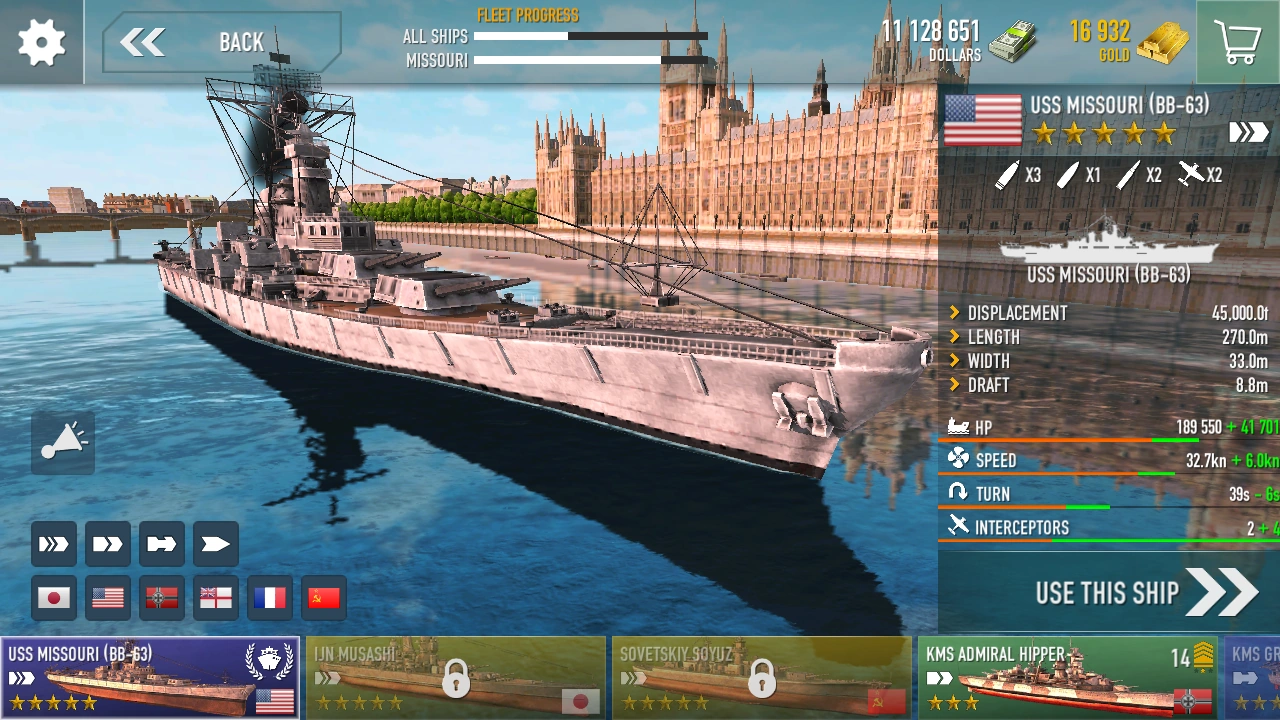Select the Sovetskiy Soyuz ship thumbnail

click(762, 677)
